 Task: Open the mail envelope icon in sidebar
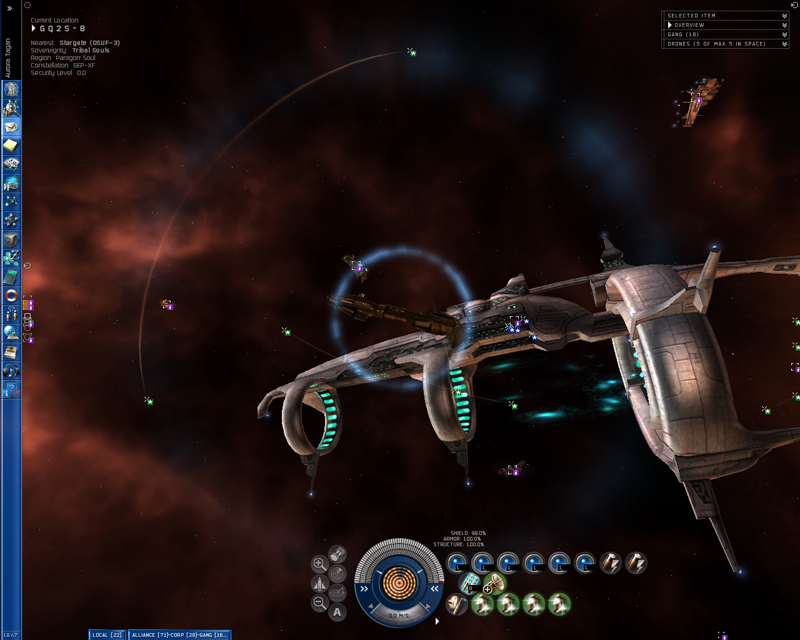[x=11, y=128]
